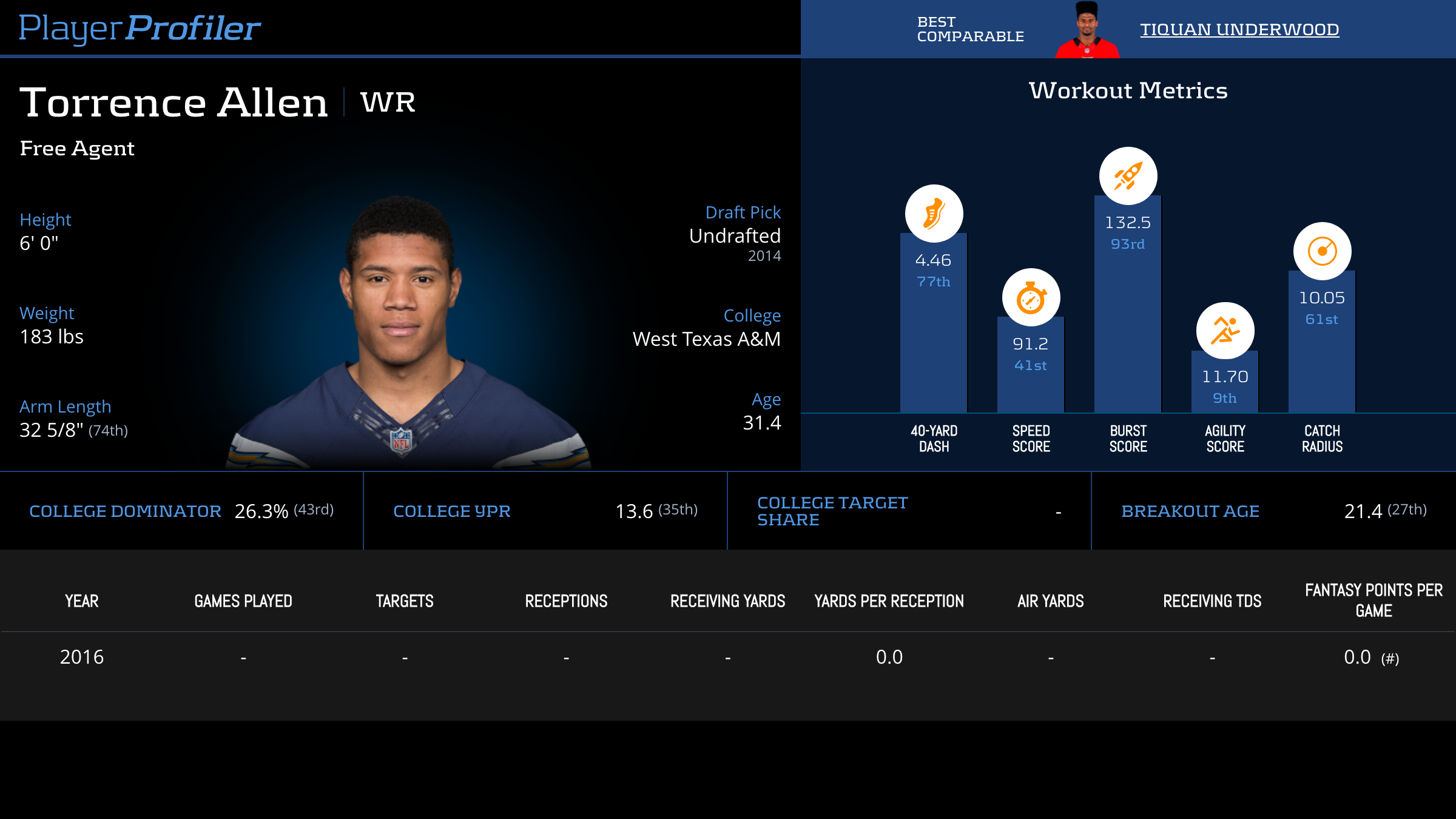Select the best comparable player headshot thumbnail
The height and width of the screenshot is (819, 1456).
[x=1087, y=30]
